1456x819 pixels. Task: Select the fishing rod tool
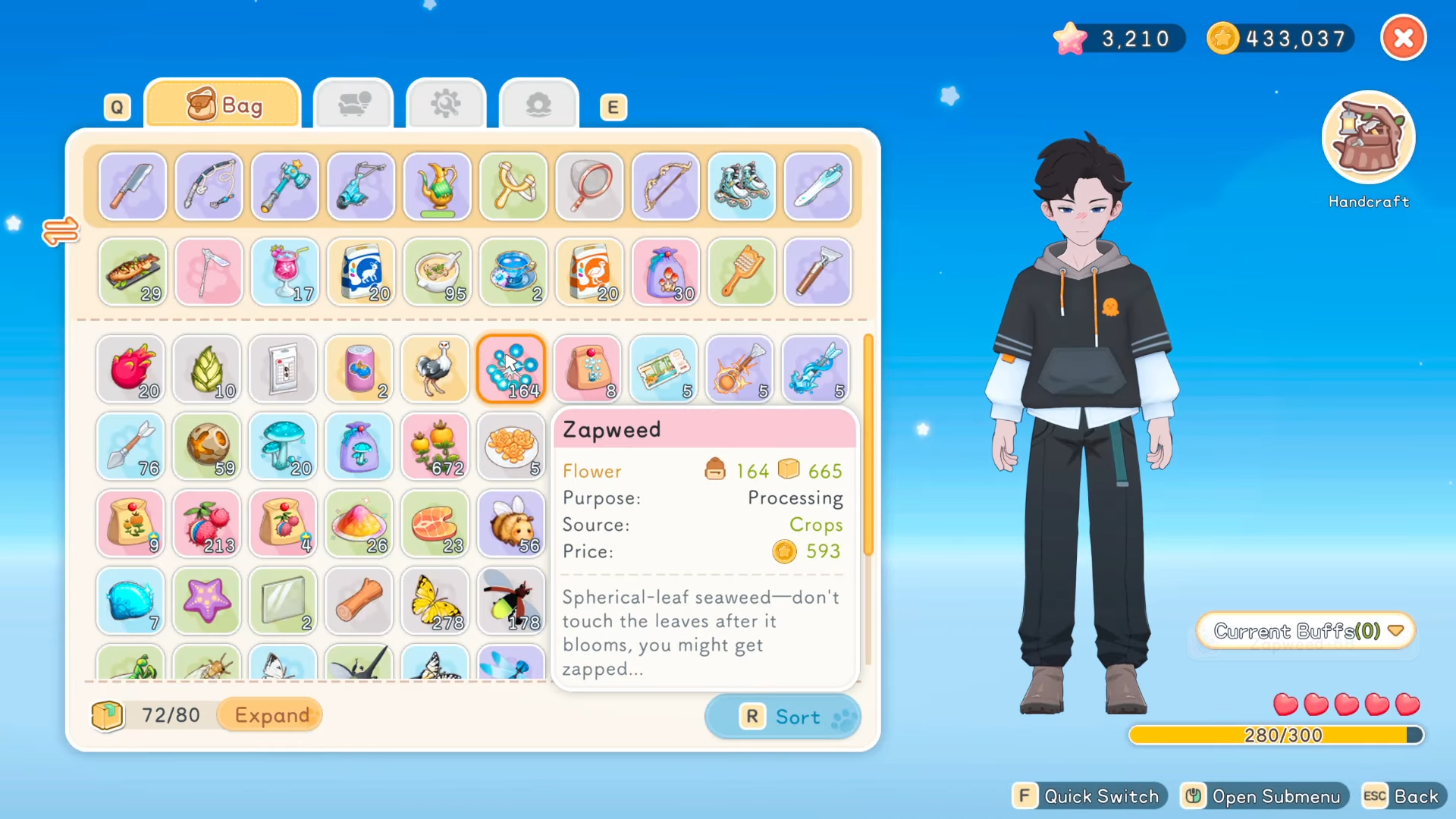pos(209,187)
